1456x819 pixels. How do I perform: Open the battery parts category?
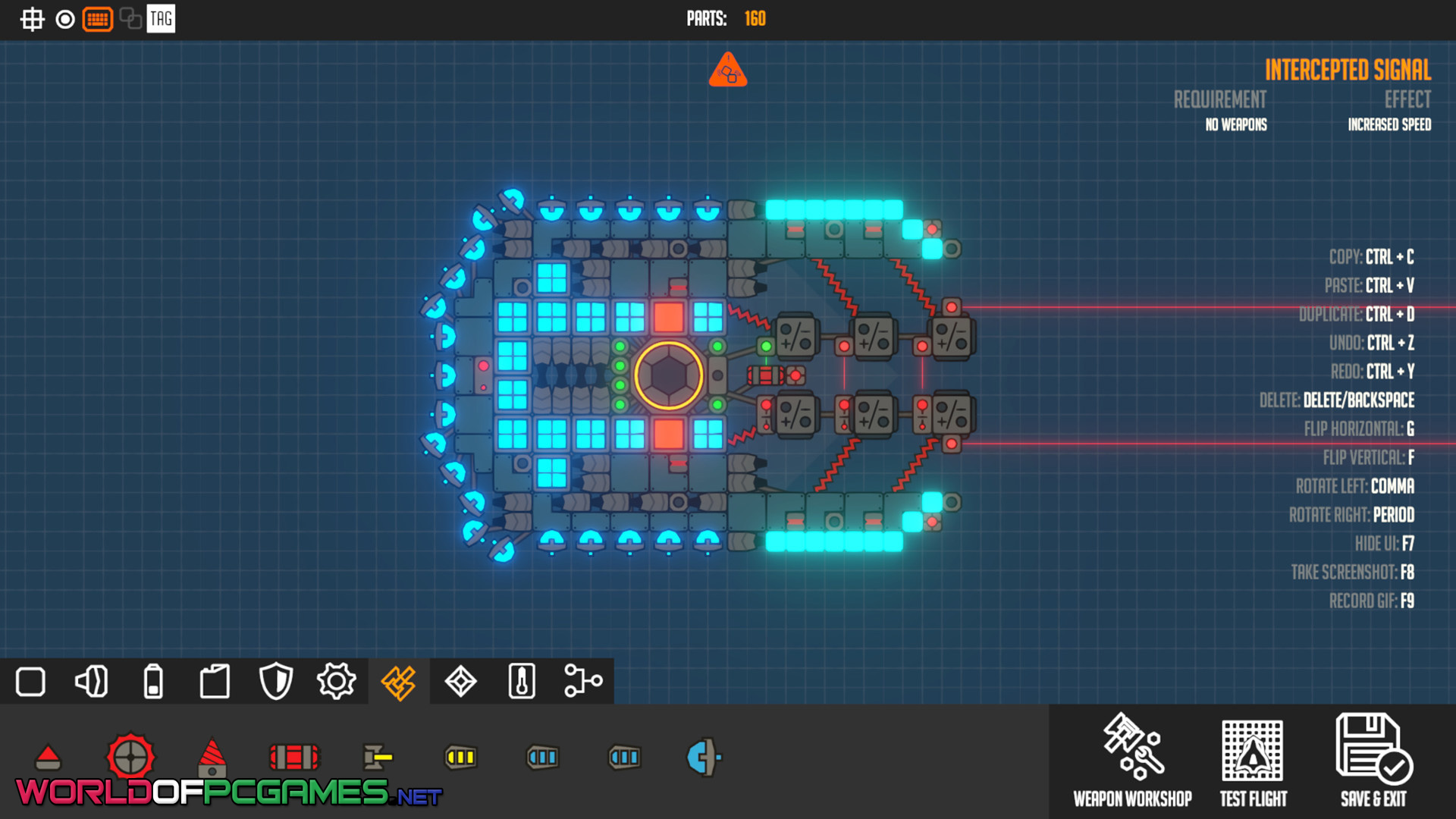(x=153, y=681)
